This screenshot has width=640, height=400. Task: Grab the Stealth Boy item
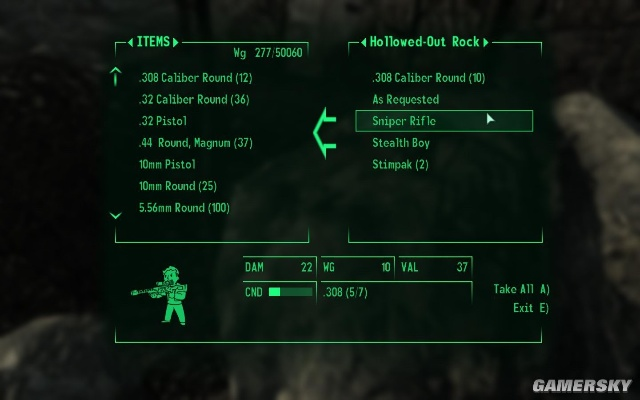(401, 143)
